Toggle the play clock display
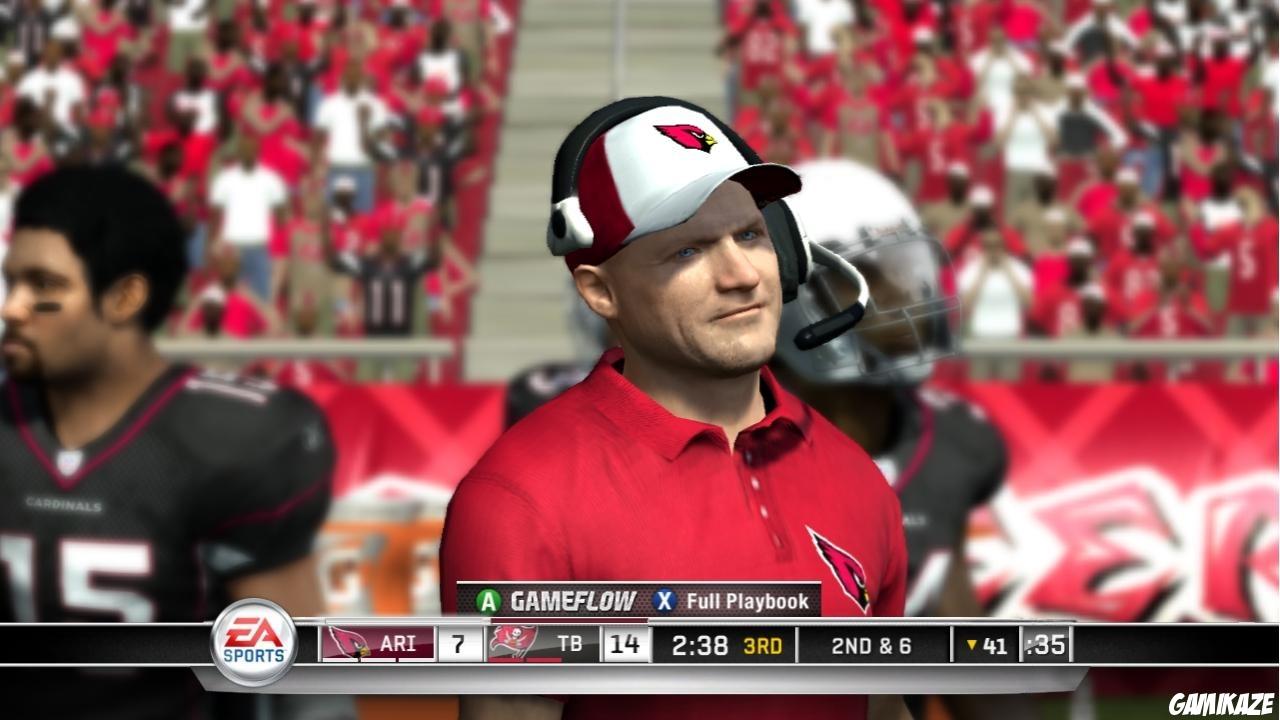Viewport: 1280px width, 720px height. (1046, 646)
